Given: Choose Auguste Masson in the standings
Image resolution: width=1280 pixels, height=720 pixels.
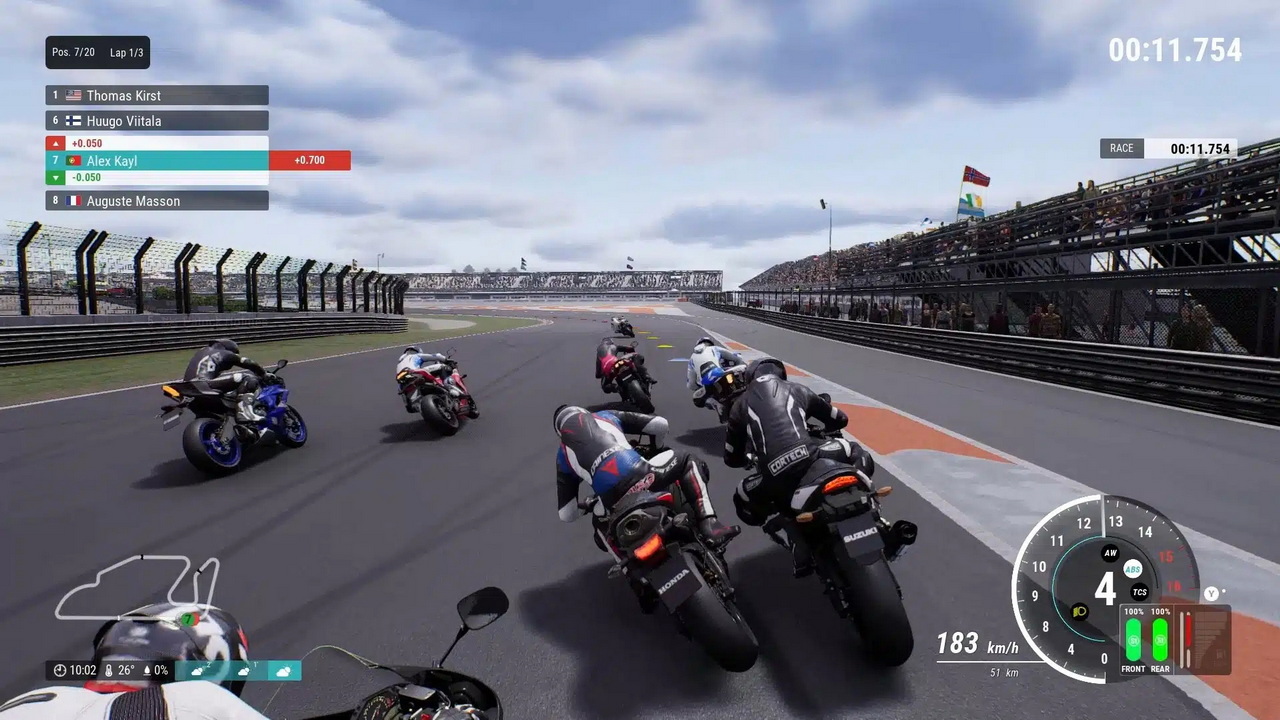Looking at the screenshot, I should click(x=157, y=201).
